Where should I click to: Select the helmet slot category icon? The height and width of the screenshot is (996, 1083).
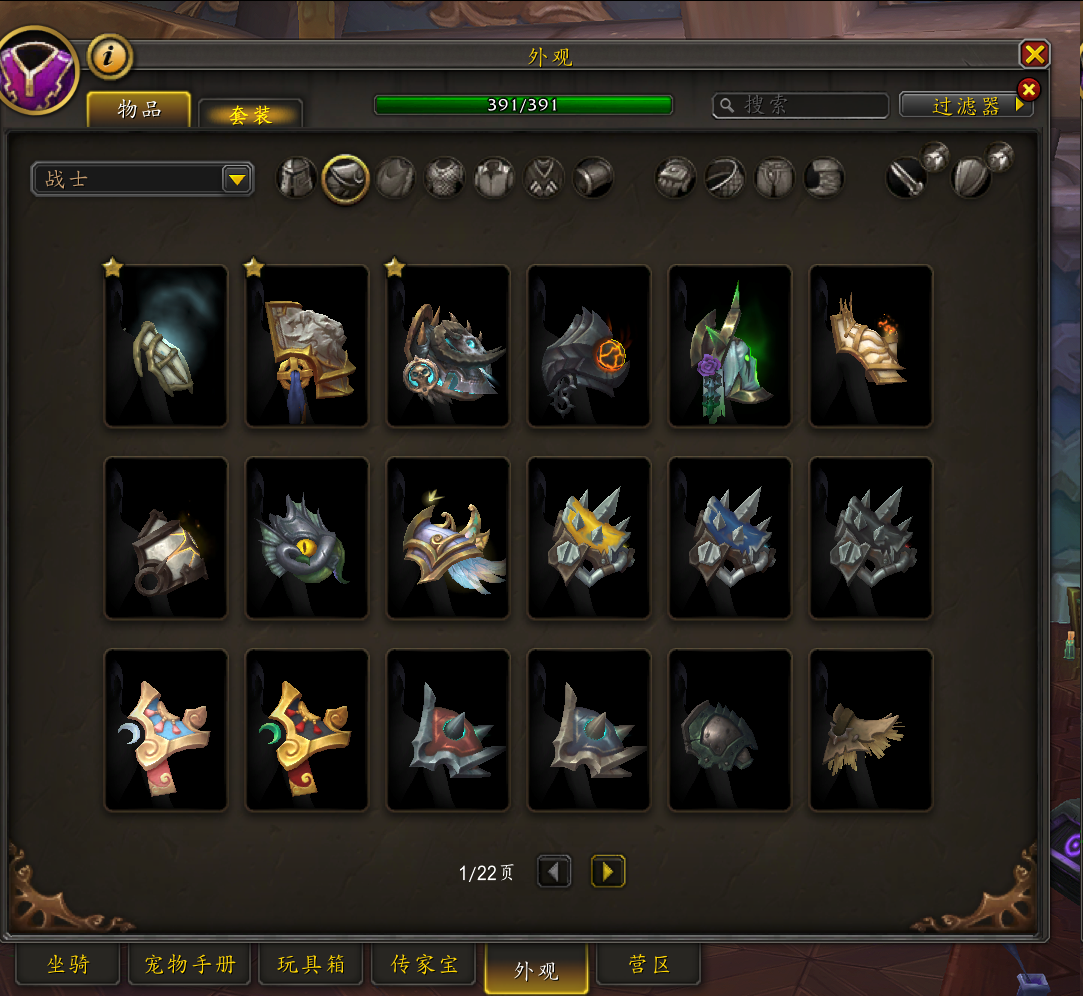coord(297,179)
